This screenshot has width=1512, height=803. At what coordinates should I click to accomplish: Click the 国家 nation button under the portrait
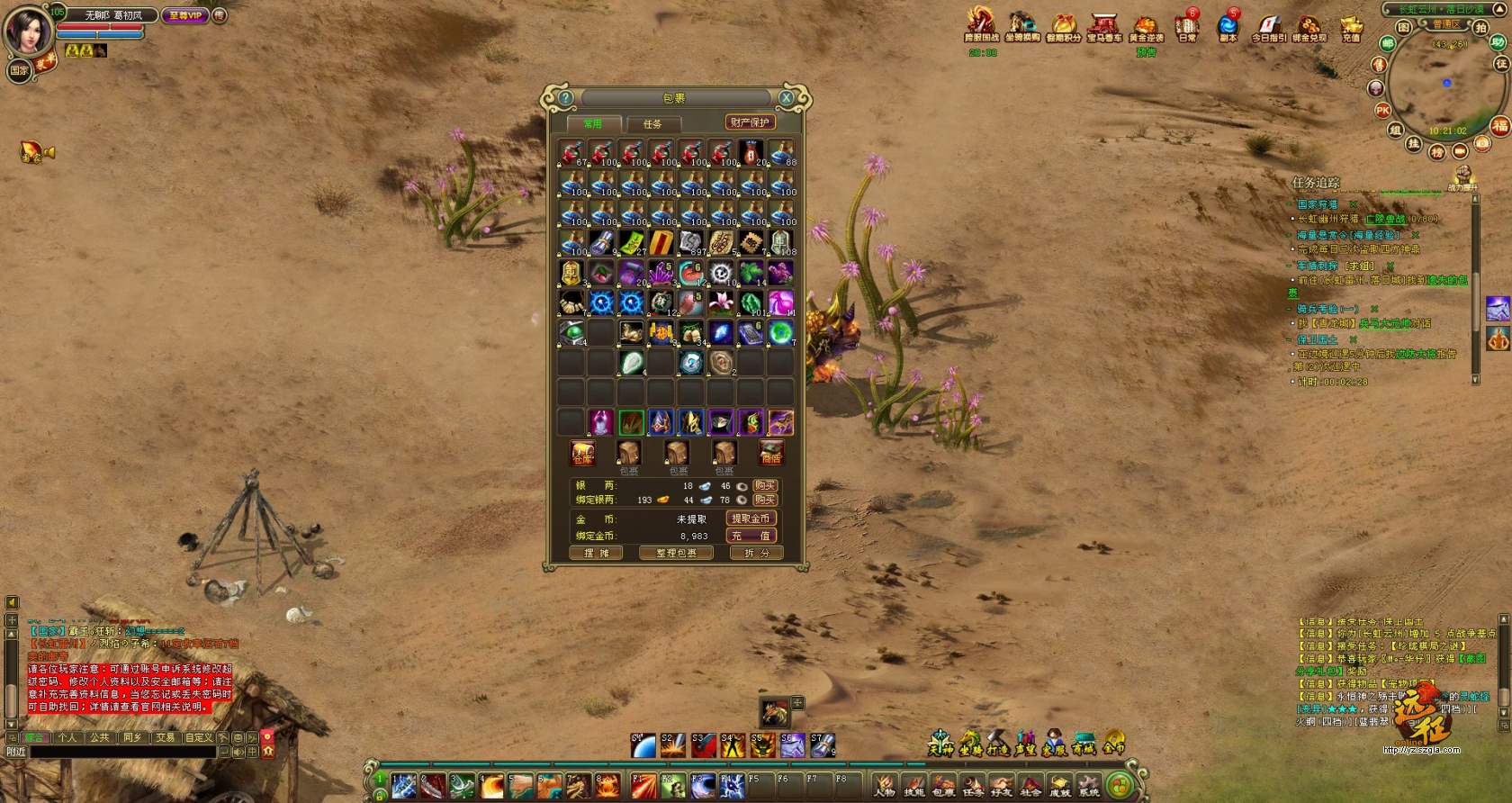[x=19, y=70]
